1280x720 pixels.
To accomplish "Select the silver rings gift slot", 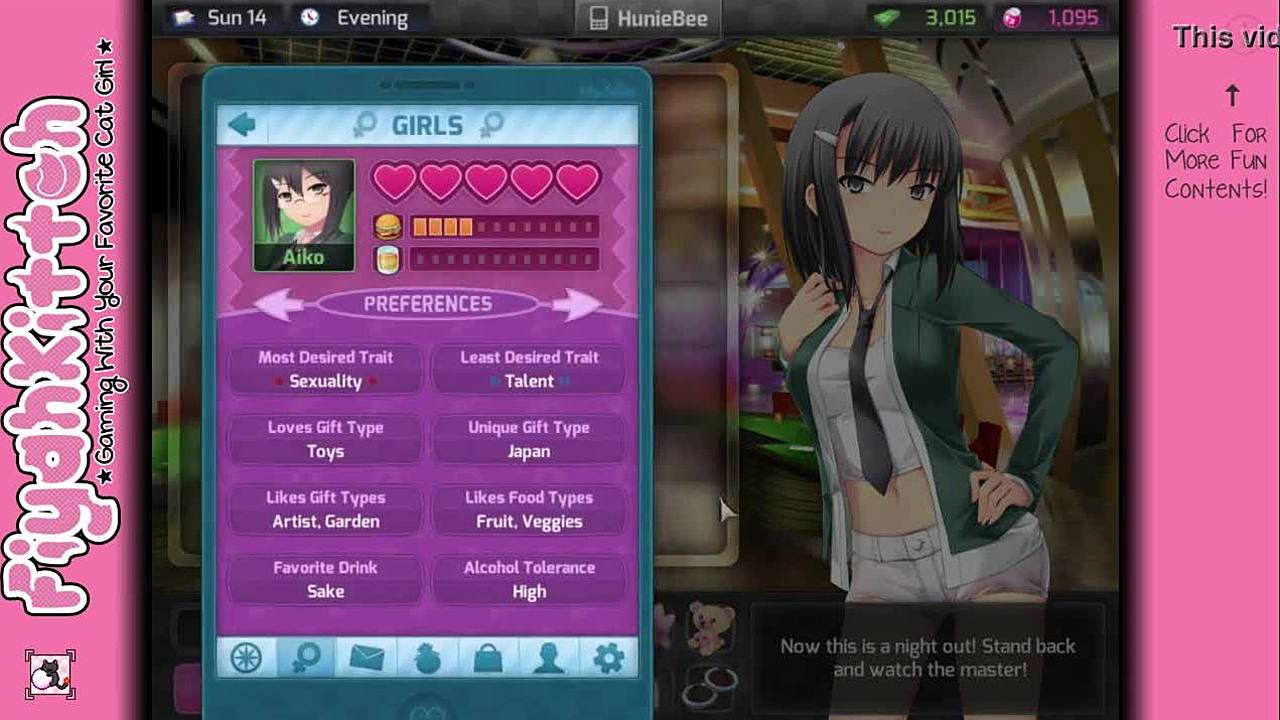I will tap(709, 688).
